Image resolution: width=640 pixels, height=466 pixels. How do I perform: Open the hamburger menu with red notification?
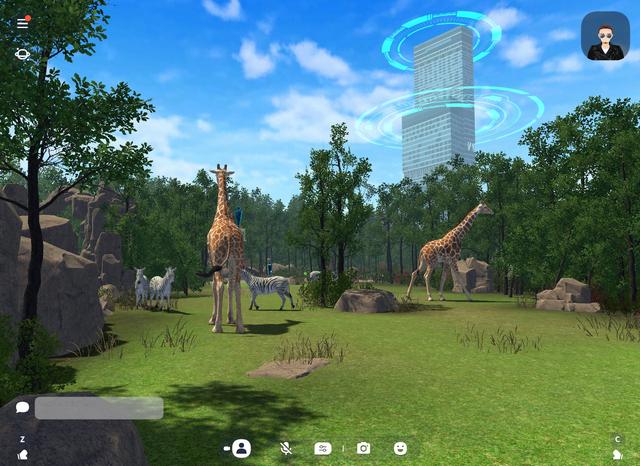[x=22, y=23]
